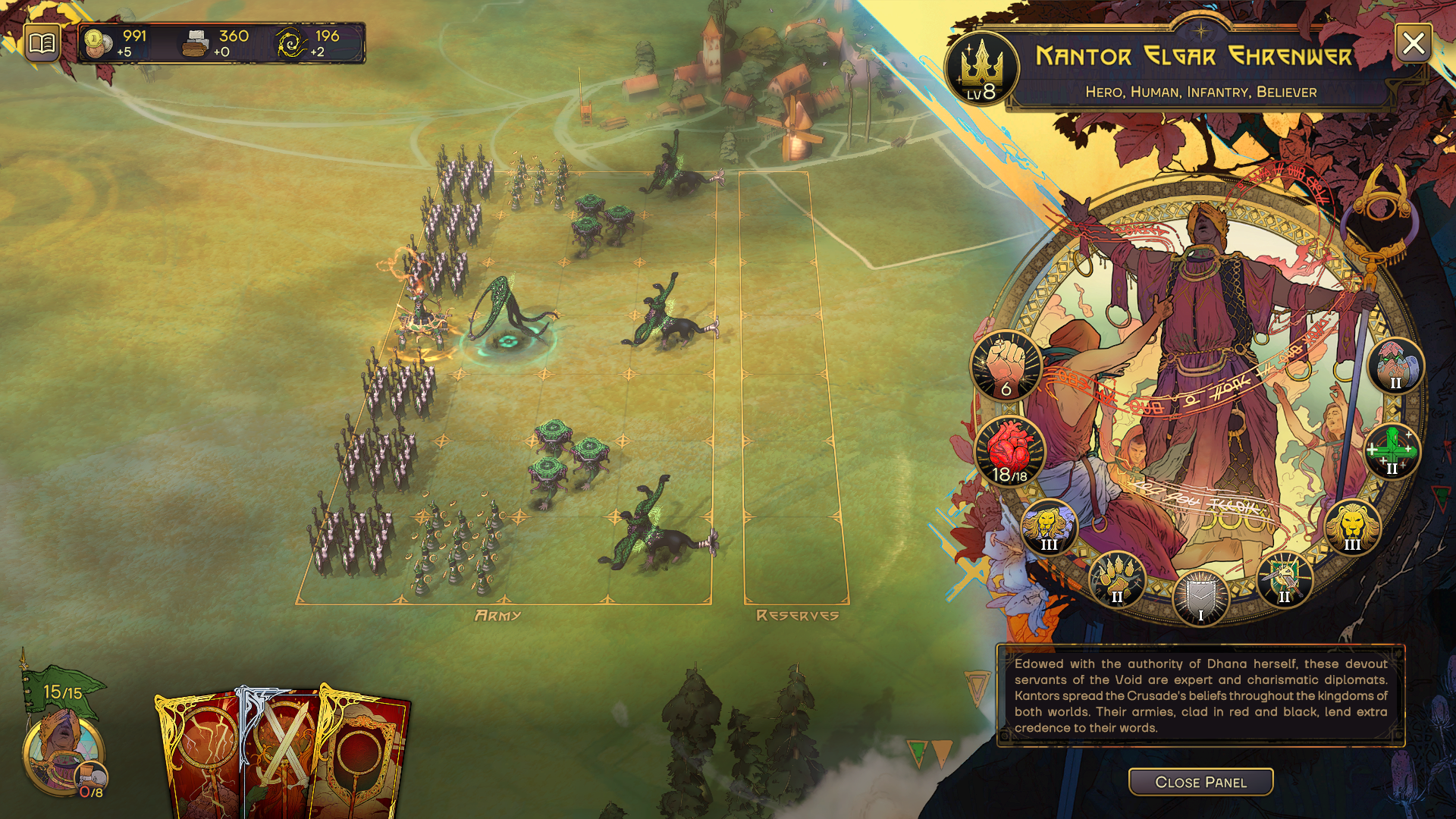Select the paw claw tier II skill
The image size is (1456, 819).
pos(1116,579)
